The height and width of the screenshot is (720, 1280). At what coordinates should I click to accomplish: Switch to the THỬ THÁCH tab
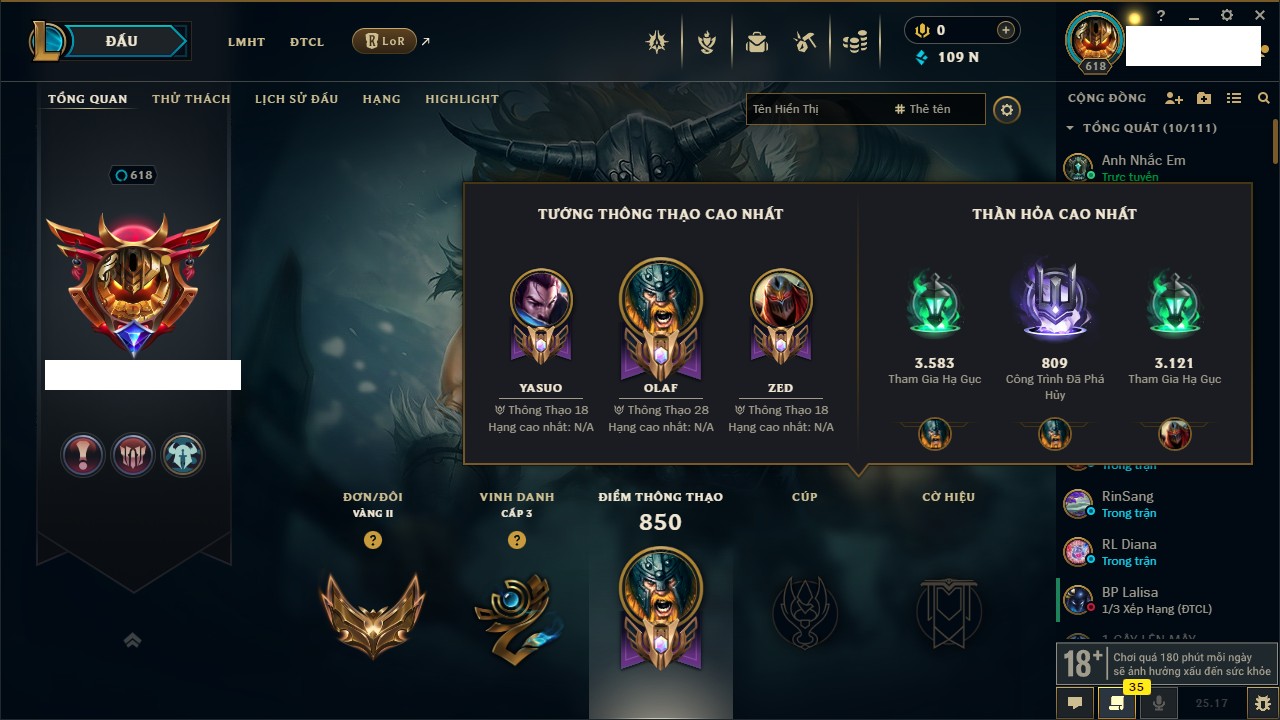coord(191,99)
